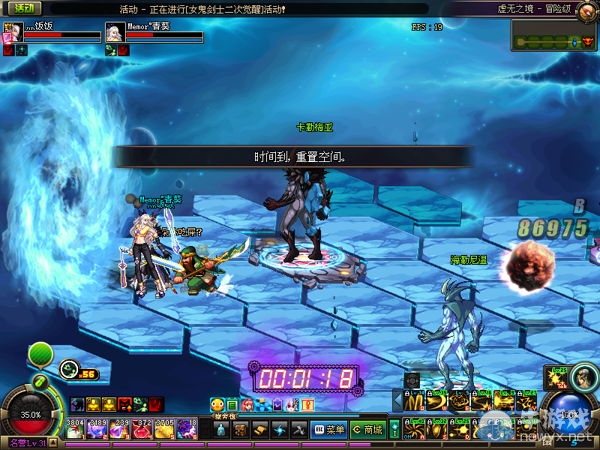Select the 饭饭 party member portrait
600x450 pixels.
(x=13, y=31)
